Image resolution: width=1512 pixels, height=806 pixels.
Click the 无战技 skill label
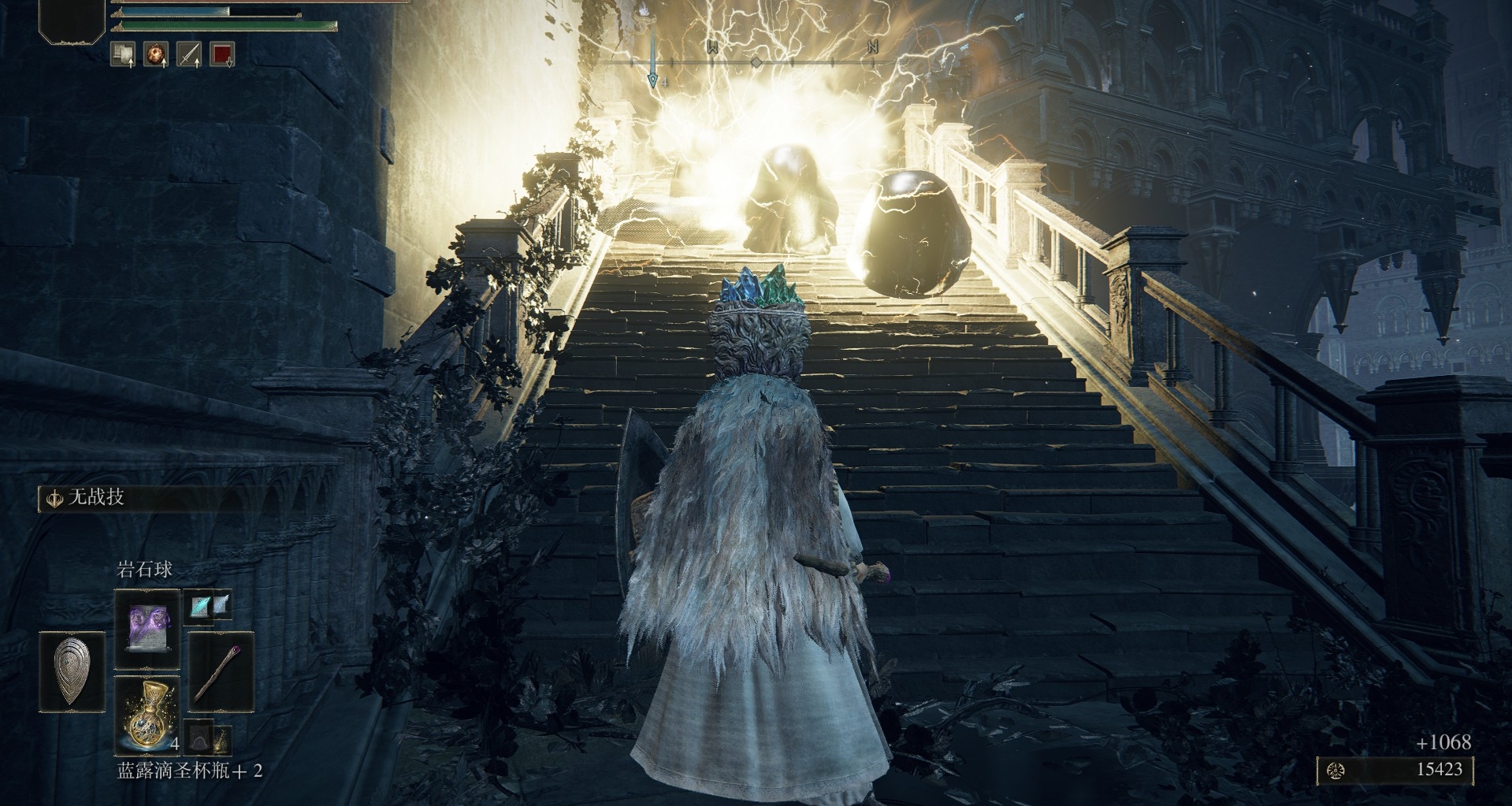[x=95, y=498]
